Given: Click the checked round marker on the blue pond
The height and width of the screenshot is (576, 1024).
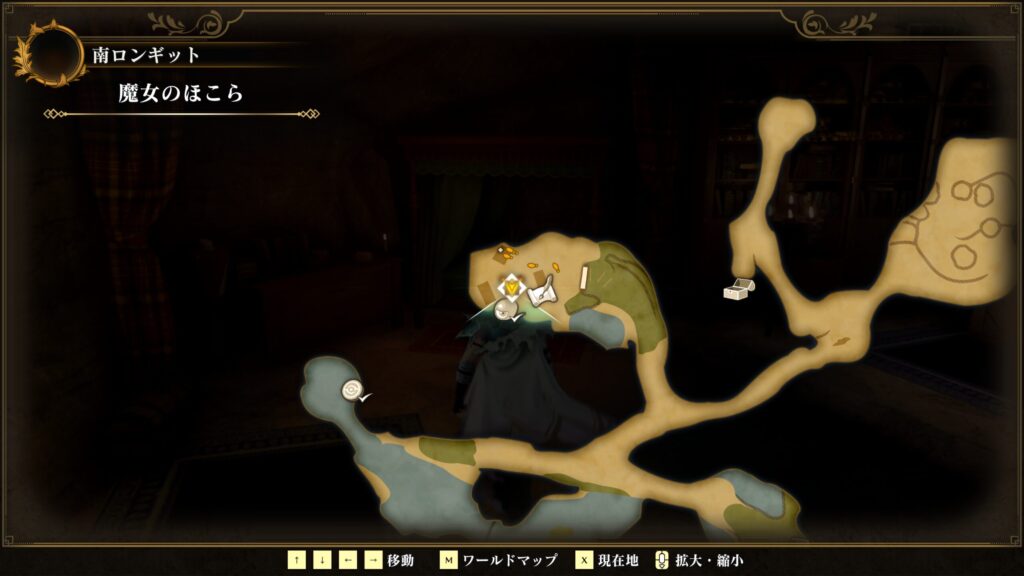Looking at the screenshot, I should 351,390.
